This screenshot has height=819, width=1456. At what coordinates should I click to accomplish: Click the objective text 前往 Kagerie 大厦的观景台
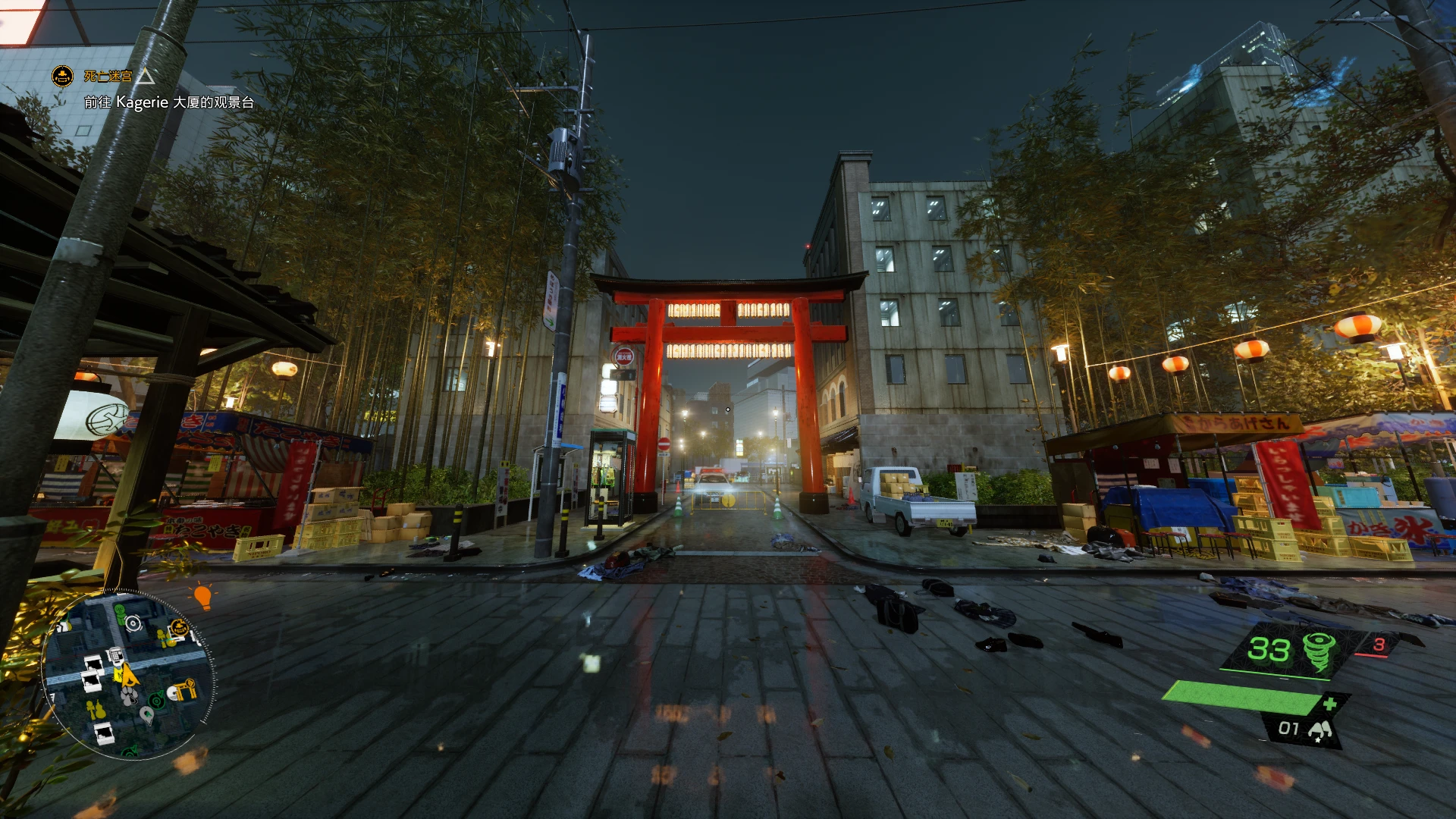pyautogui.click(x=168, y=102)
